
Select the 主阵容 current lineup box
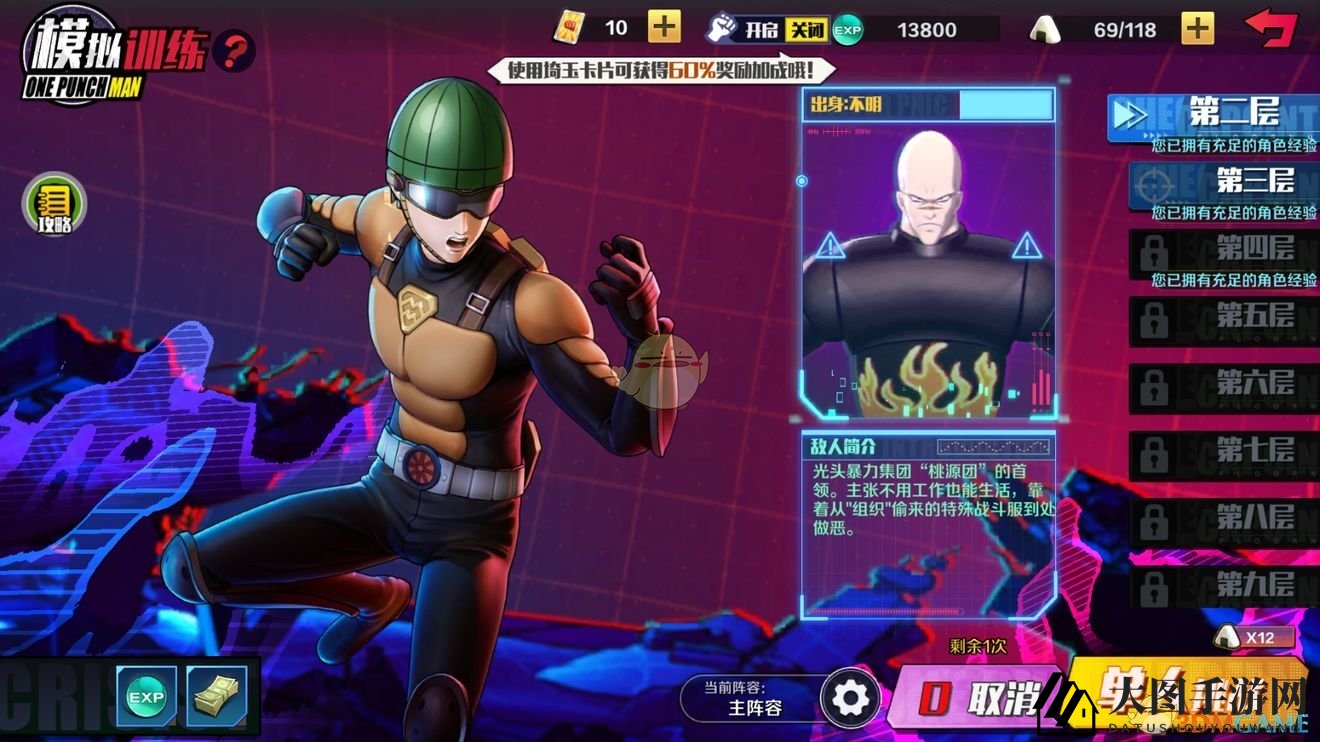coord(752,698)
